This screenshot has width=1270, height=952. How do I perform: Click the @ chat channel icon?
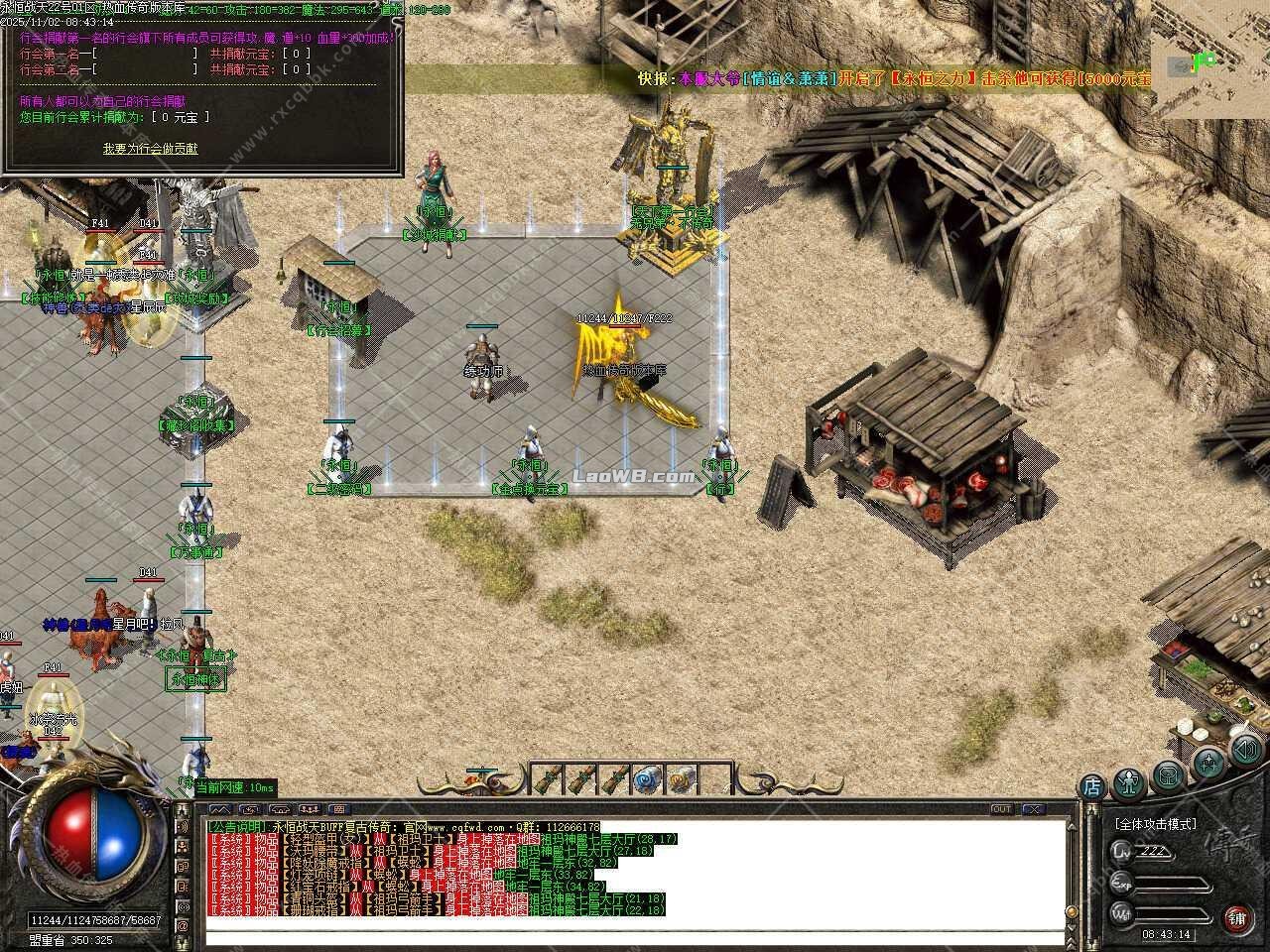tap(184, 924)
